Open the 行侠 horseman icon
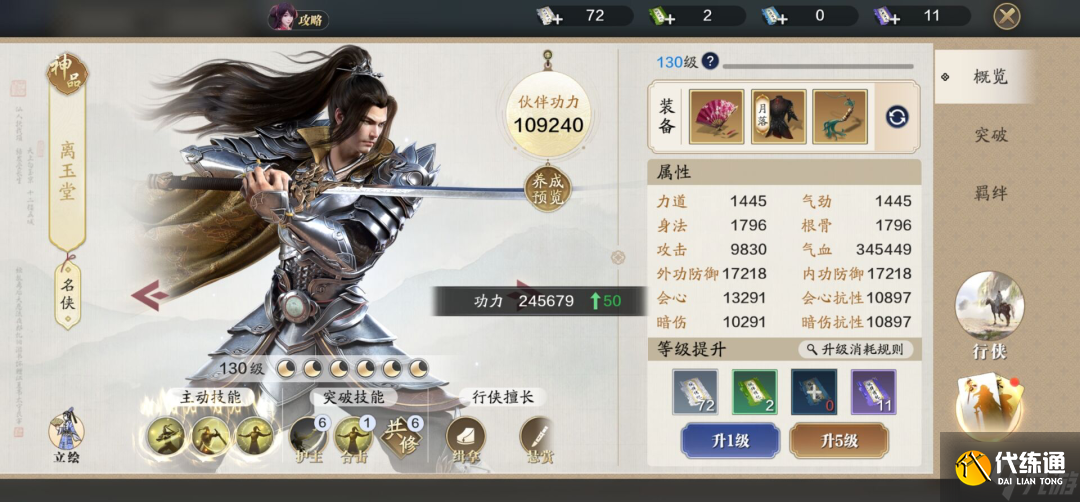 (x=989, y=310)
